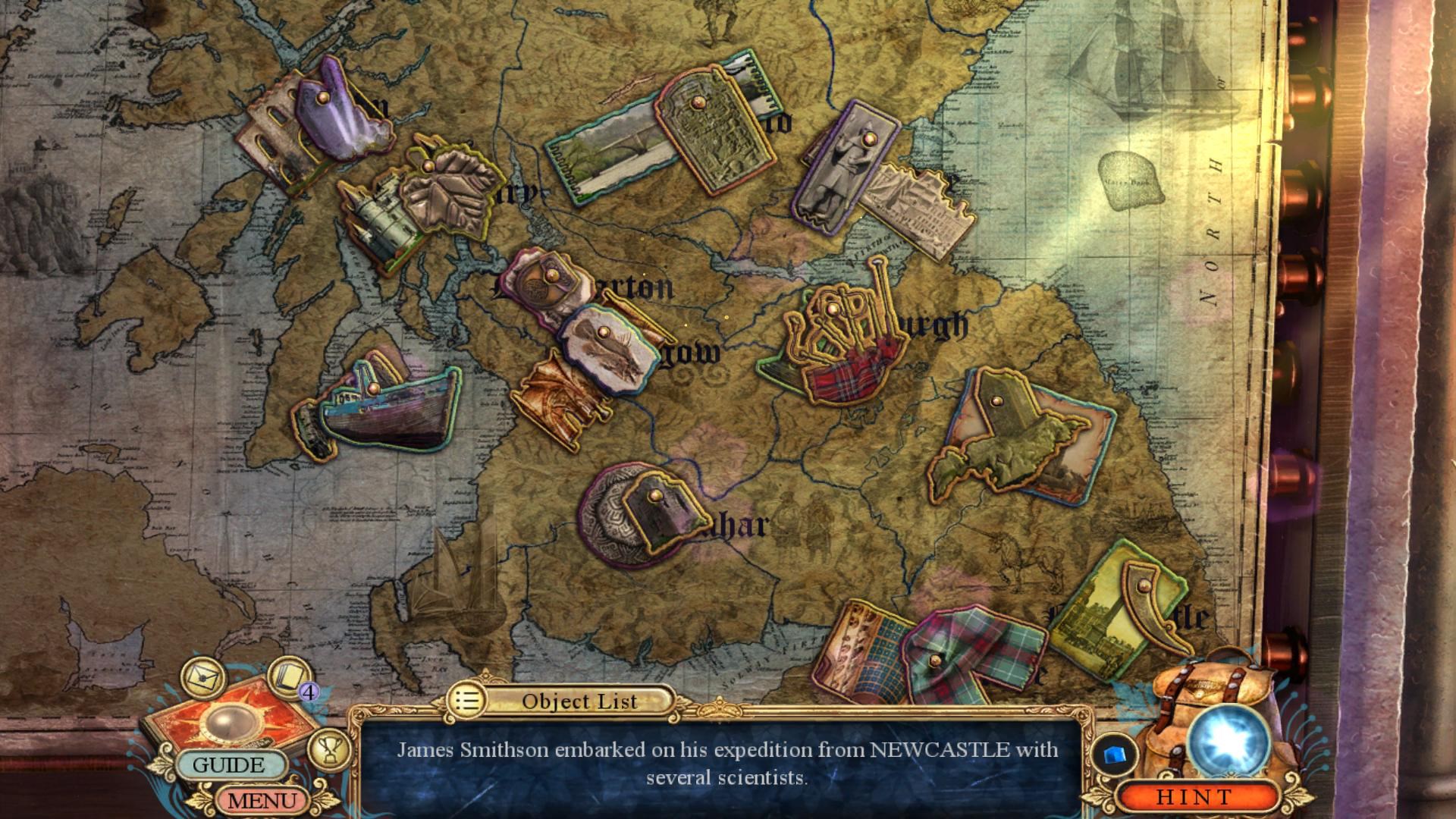Open the envelope messages icon

tap(202, 674)
